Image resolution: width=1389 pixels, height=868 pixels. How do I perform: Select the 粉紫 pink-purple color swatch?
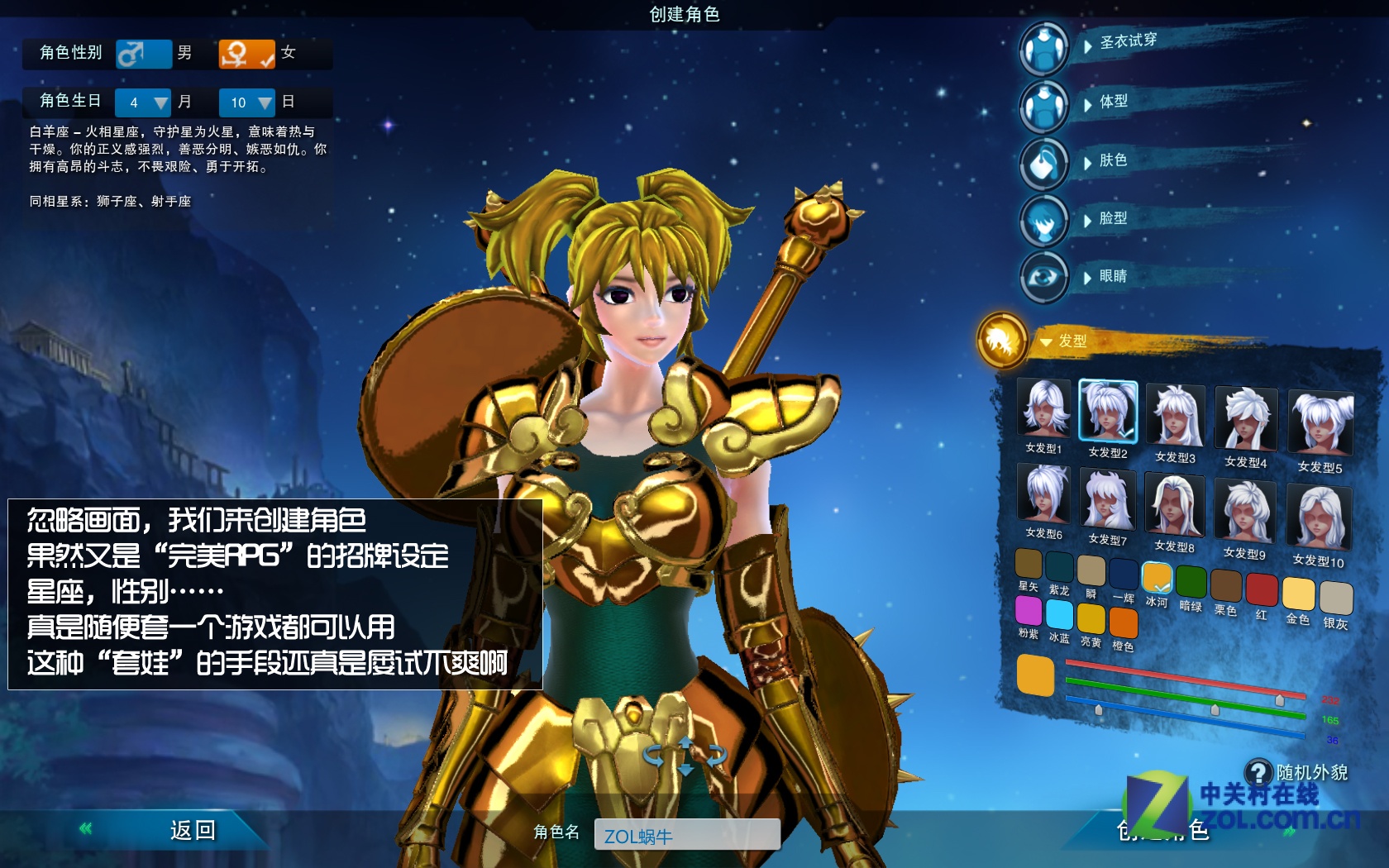[1028, 613]
